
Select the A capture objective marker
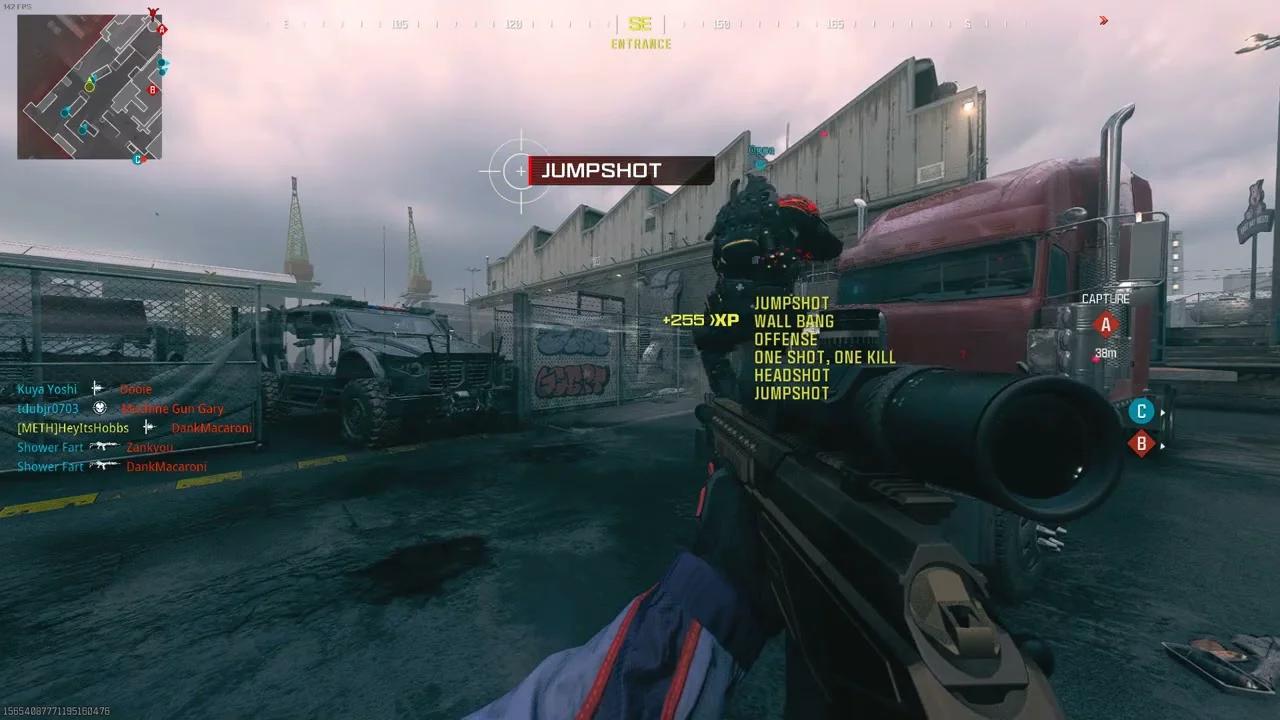(1105, 324)
